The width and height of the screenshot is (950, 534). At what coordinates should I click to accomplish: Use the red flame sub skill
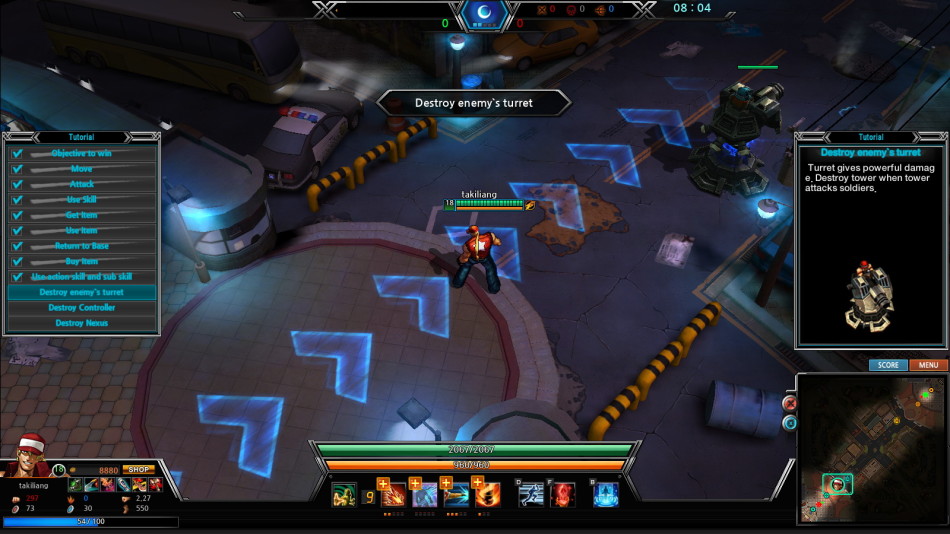point(563,494)
